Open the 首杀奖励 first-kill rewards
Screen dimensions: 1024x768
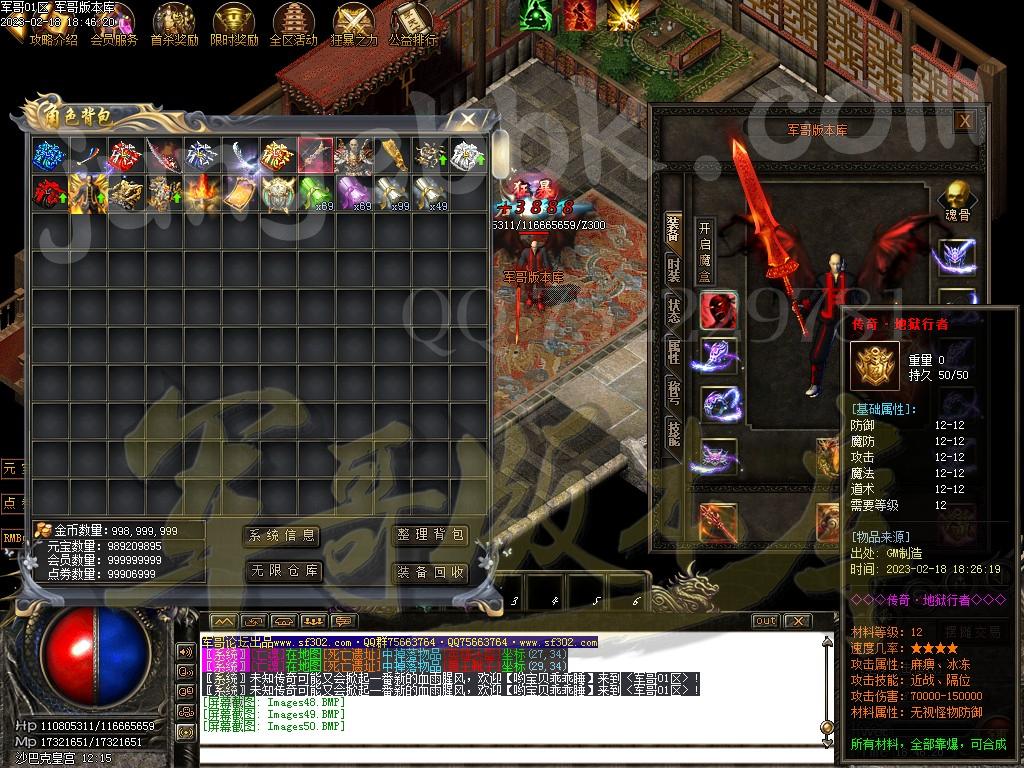(174, 24)
